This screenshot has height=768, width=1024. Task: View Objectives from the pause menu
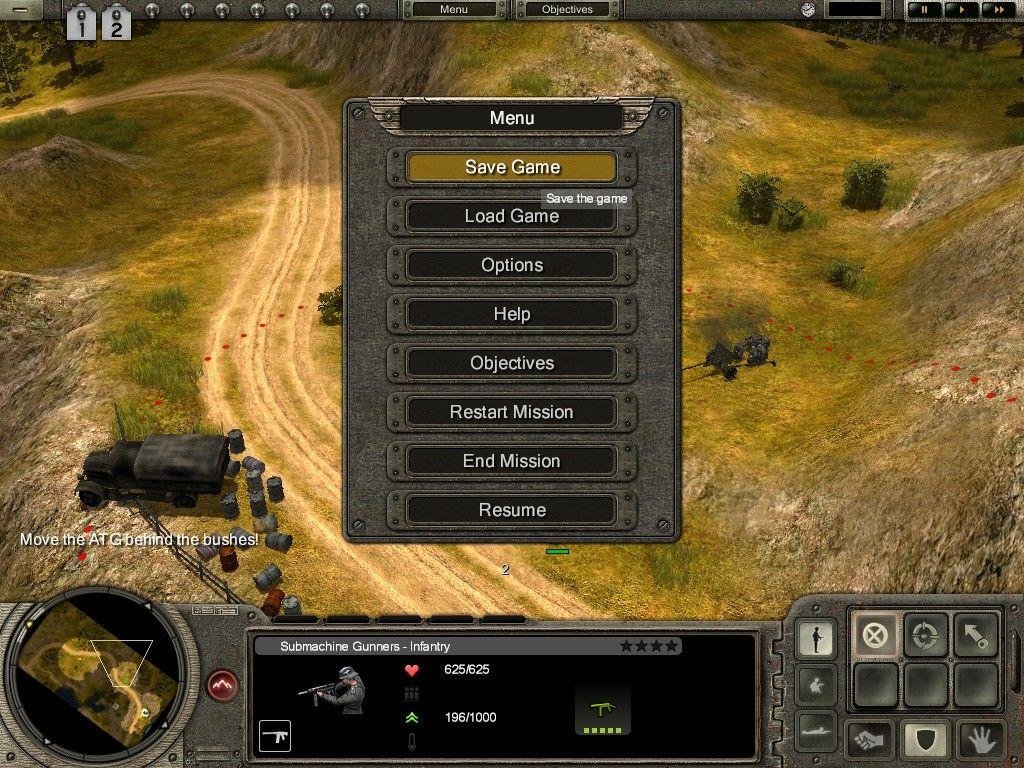(511, 363)
